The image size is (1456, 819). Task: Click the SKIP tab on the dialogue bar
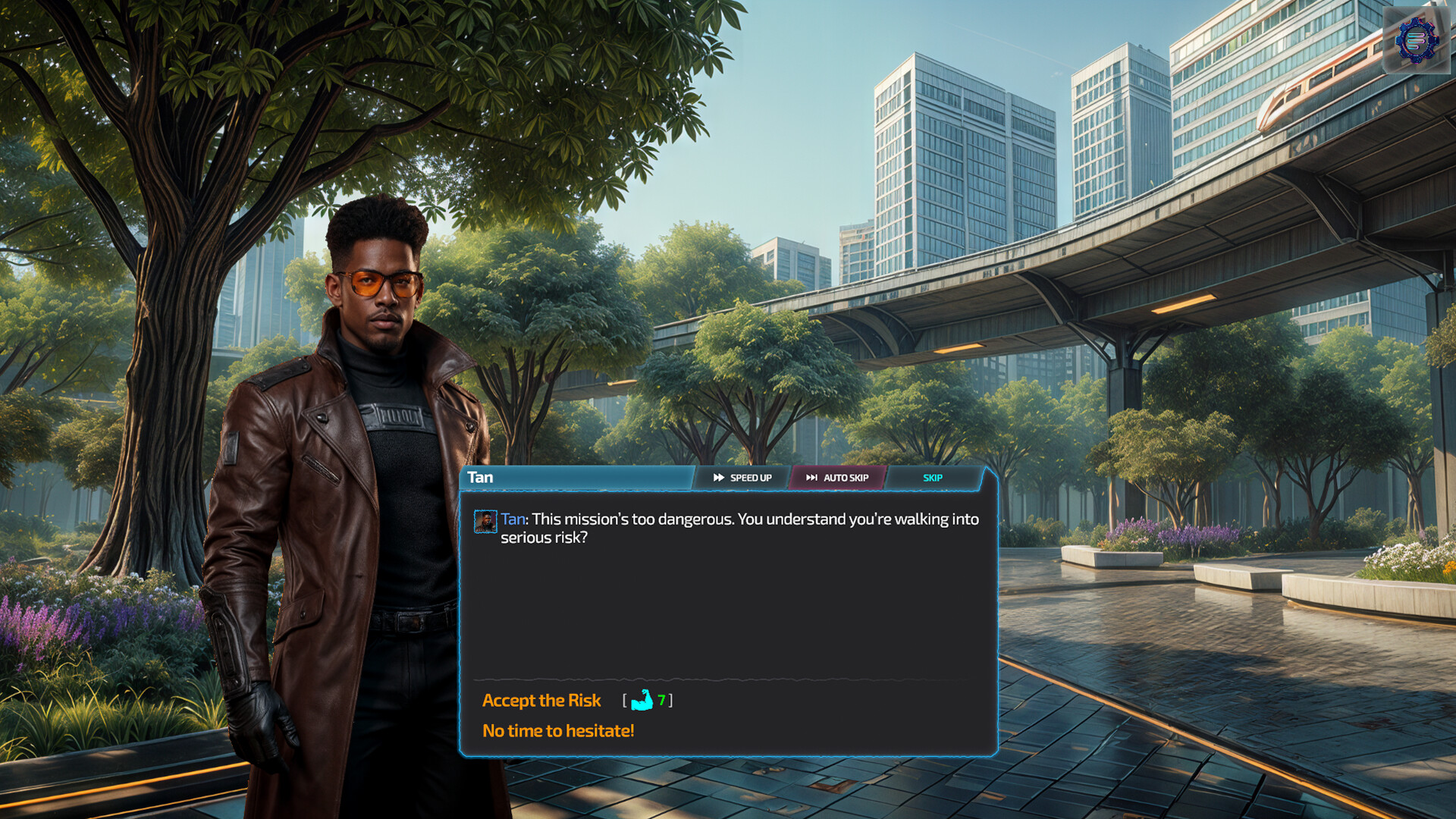click(931, 478)
